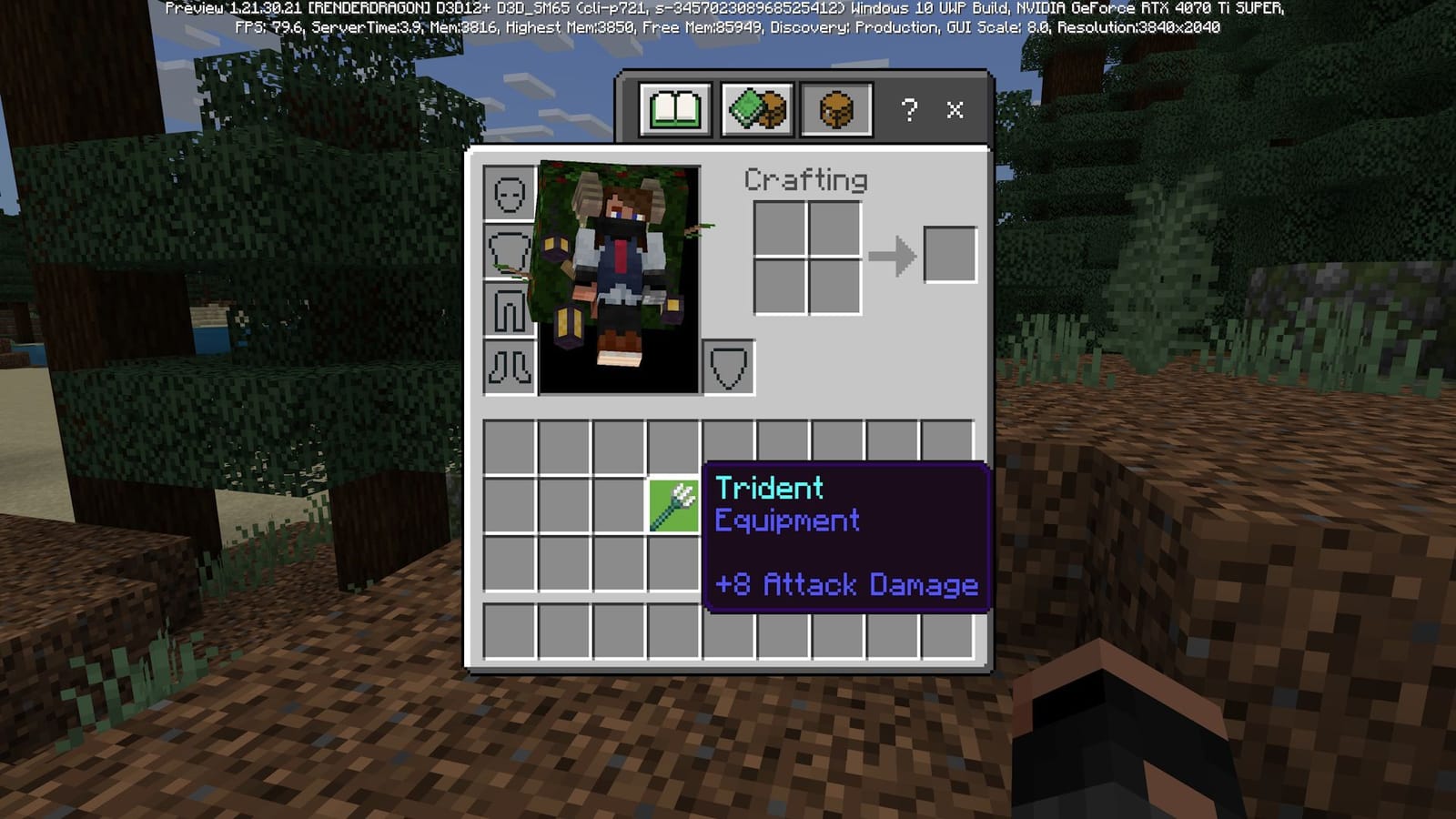Click the helmet armor slot

coord(509,192)
